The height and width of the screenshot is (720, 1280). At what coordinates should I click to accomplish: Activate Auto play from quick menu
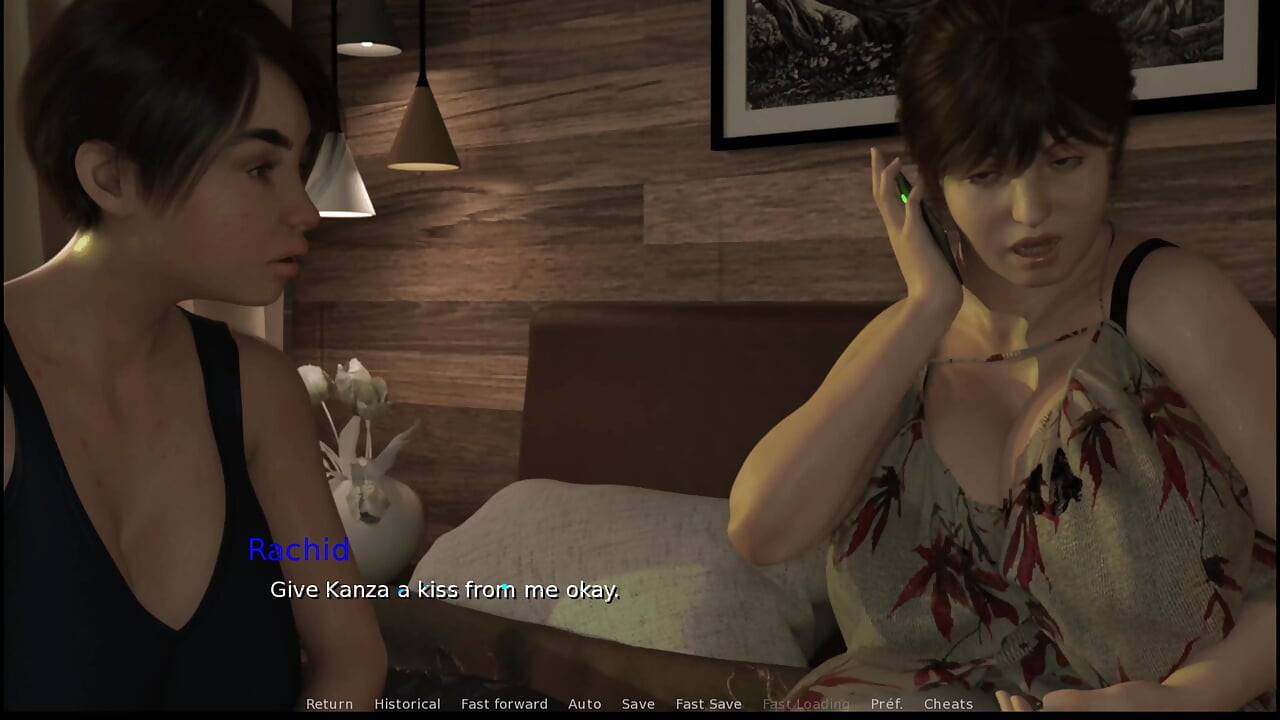tap(585, 703)
